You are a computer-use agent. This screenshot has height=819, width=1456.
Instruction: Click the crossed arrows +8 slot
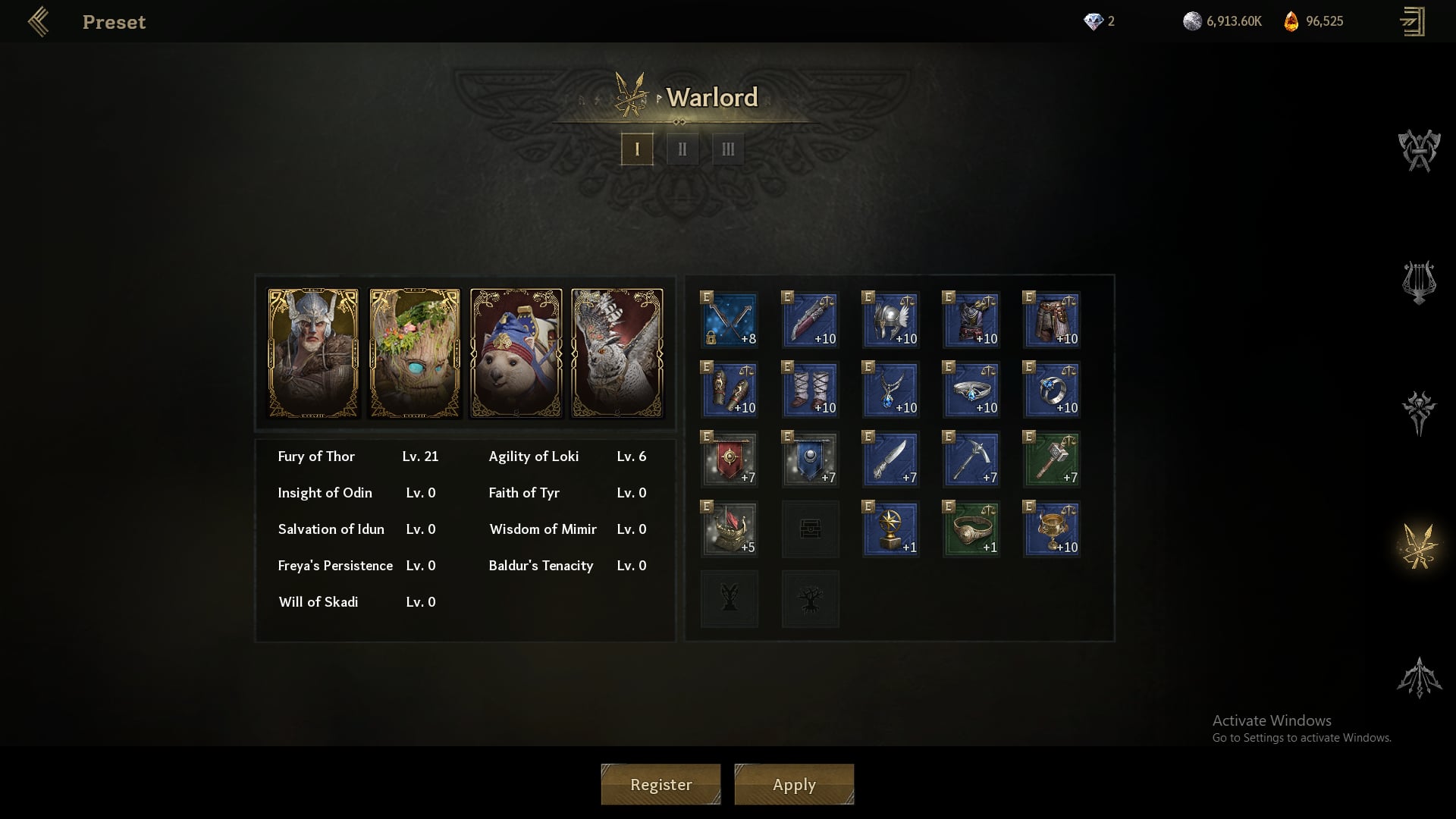(x=730, y=320)
